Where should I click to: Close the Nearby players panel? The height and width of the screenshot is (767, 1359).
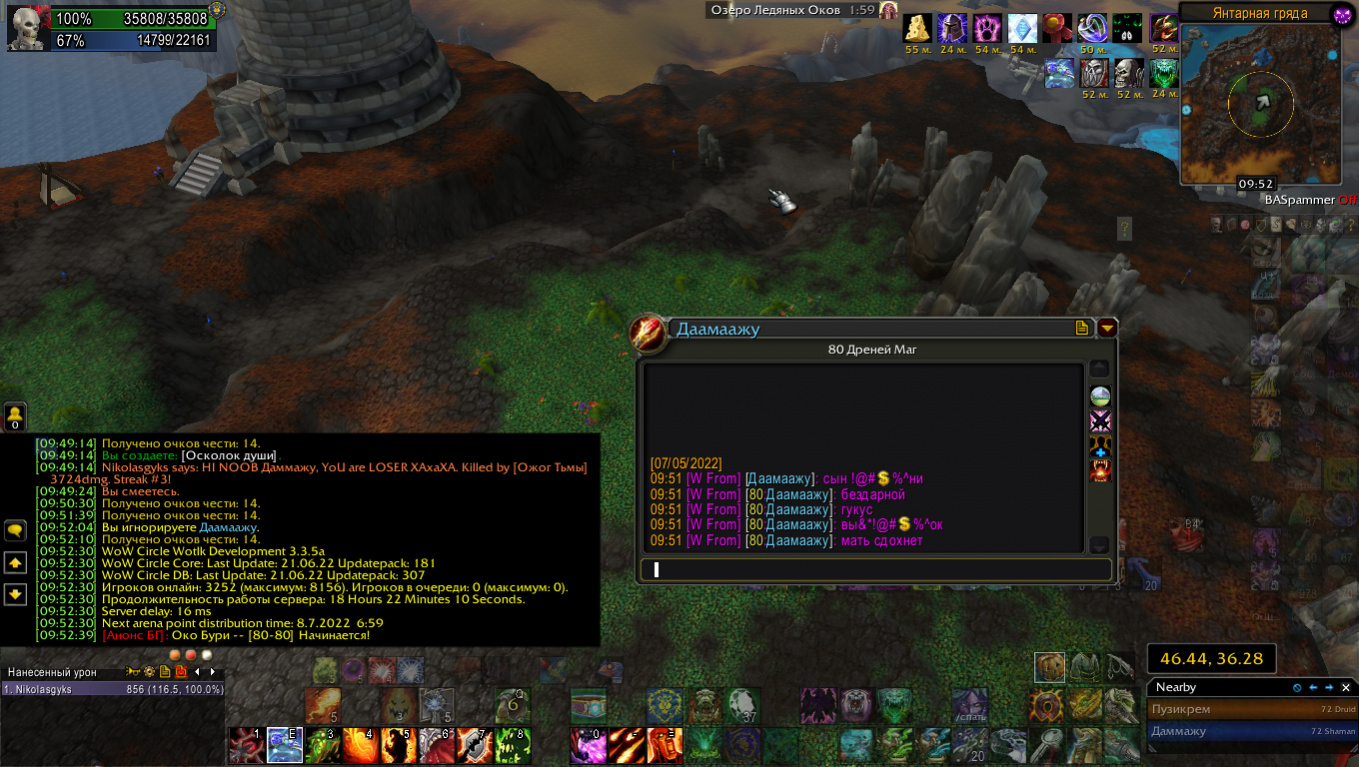click(x=1346, y=688)
